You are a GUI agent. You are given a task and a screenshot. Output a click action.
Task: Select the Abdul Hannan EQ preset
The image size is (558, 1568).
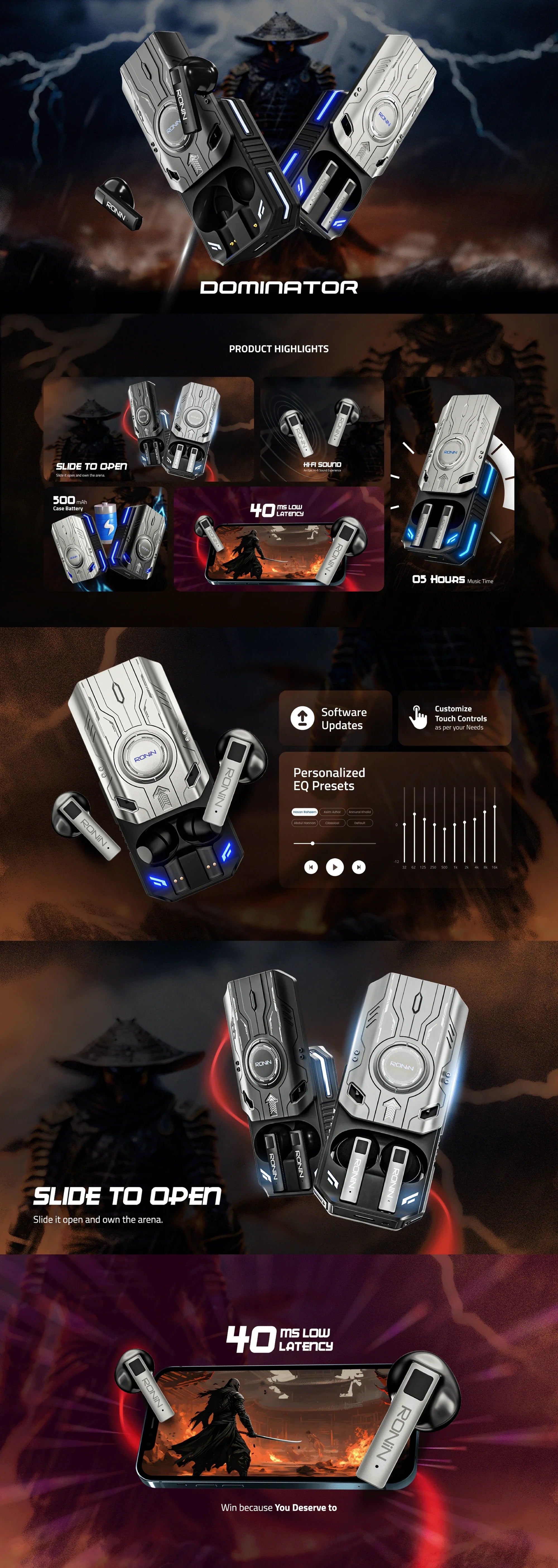pos(305,823)
